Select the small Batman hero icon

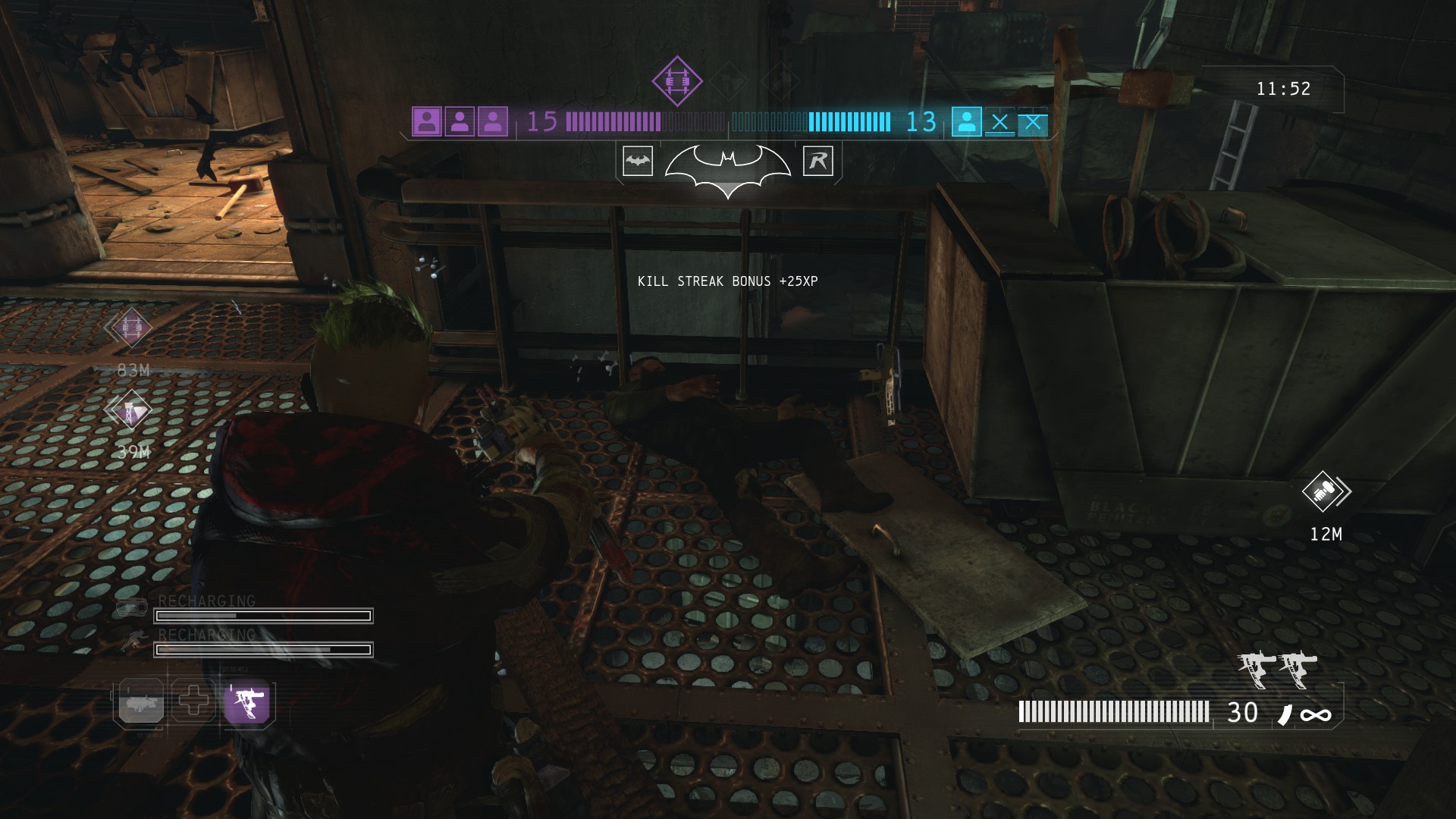[638, 161]
